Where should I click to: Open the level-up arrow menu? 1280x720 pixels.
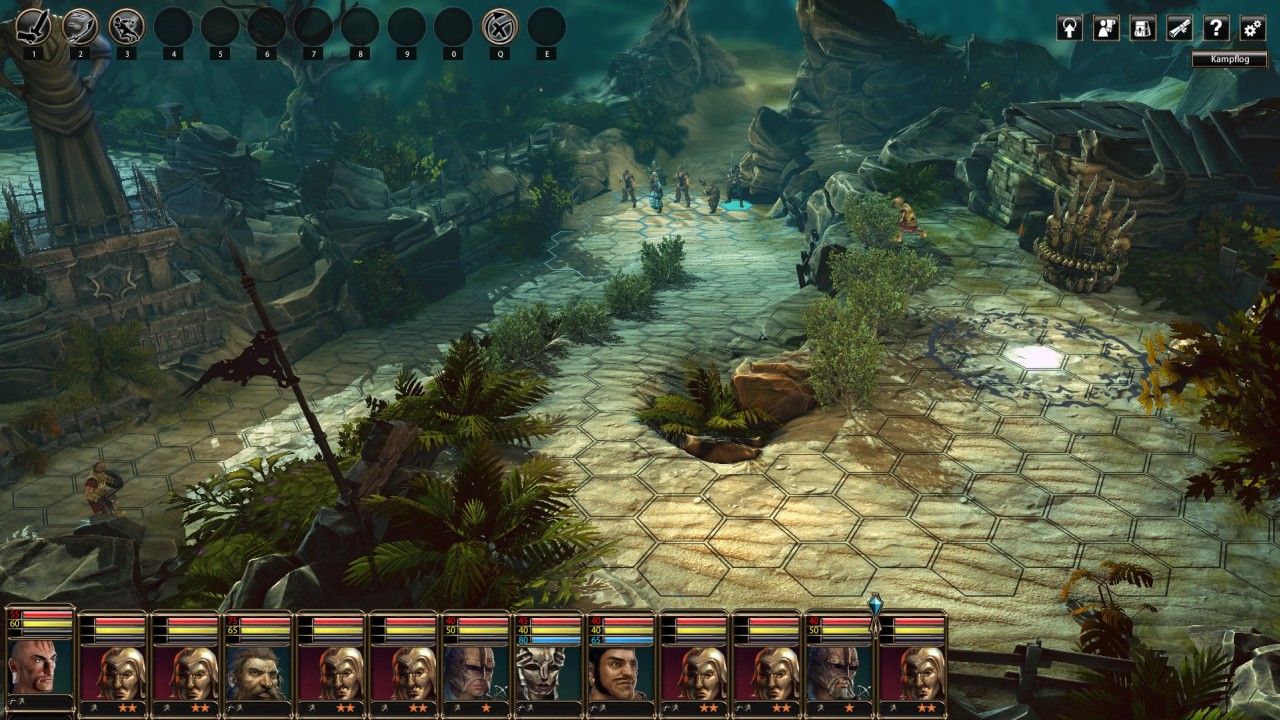coord(1069,28)
